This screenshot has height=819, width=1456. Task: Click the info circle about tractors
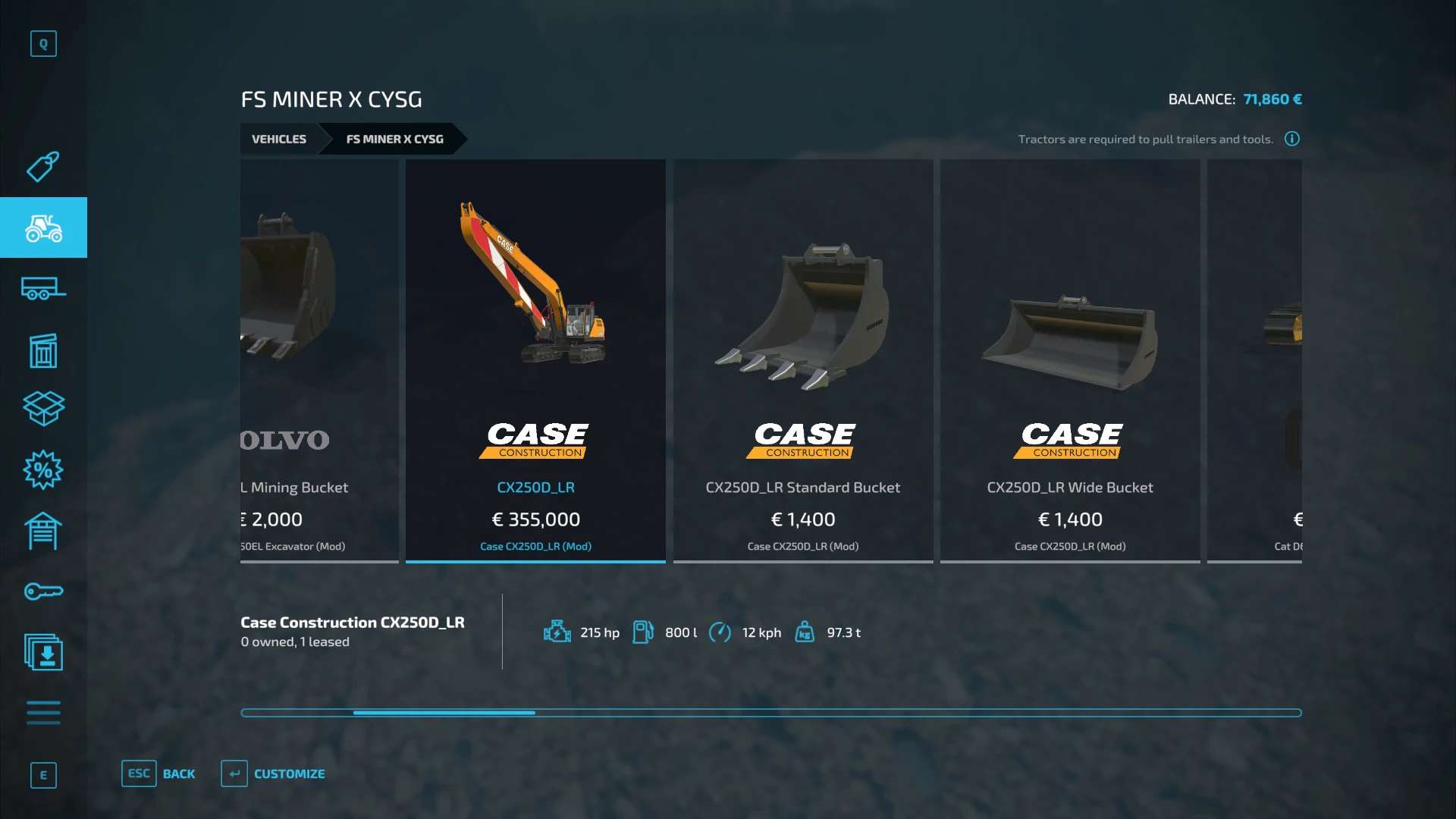[x=1291, y=139]
